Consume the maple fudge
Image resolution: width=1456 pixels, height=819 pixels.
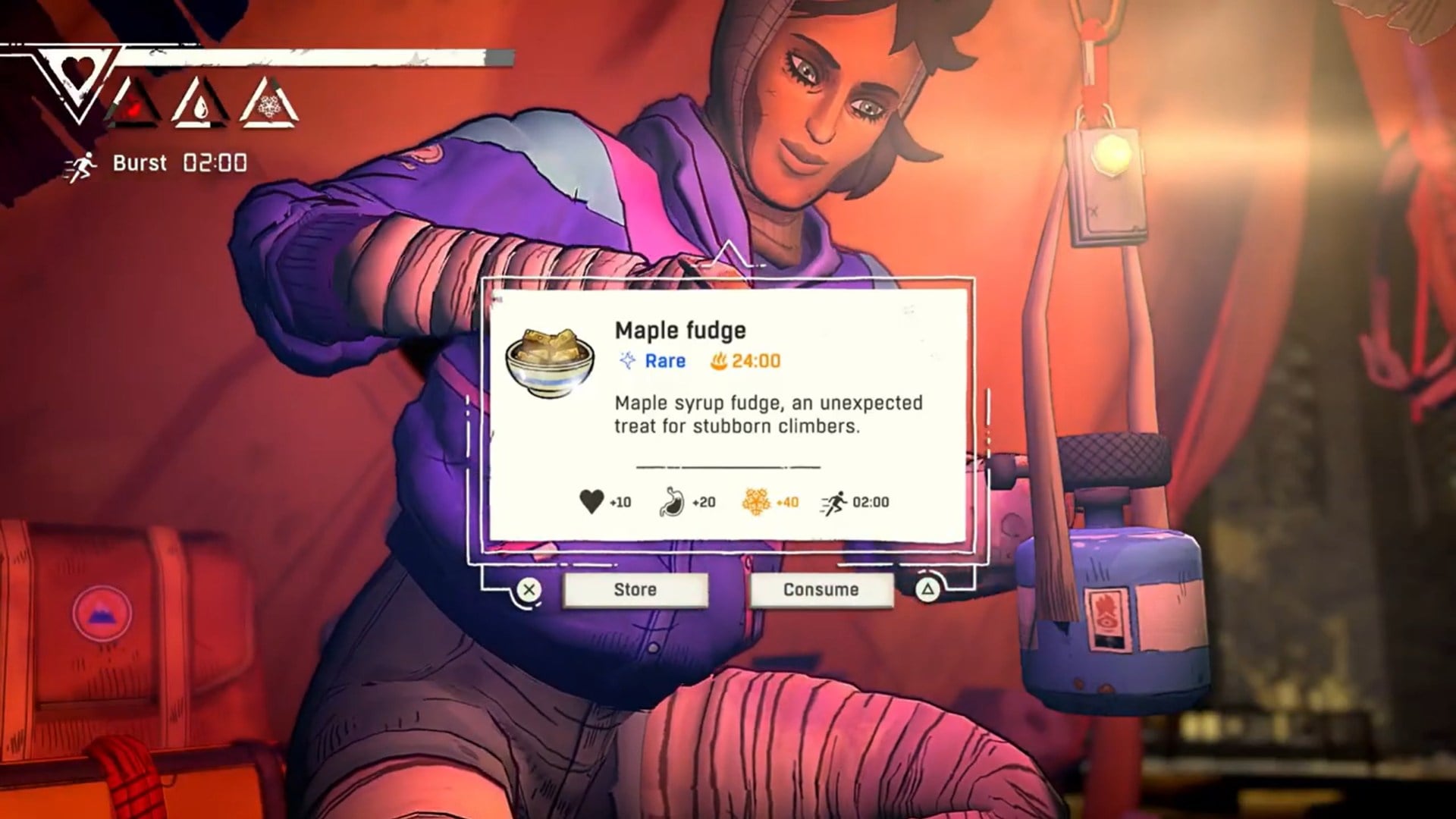click(x=821, y=589)
